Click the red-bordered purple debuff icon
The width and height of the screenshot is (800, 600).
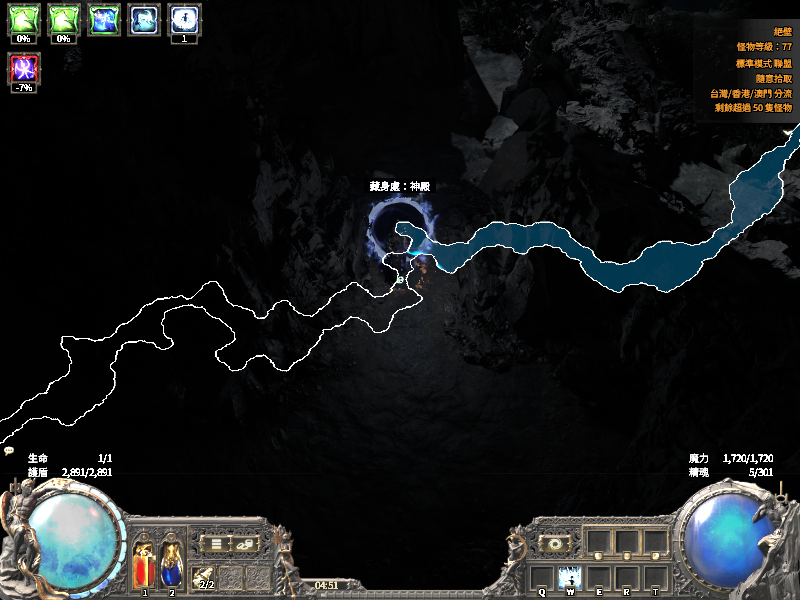click(x=23, y=68)
